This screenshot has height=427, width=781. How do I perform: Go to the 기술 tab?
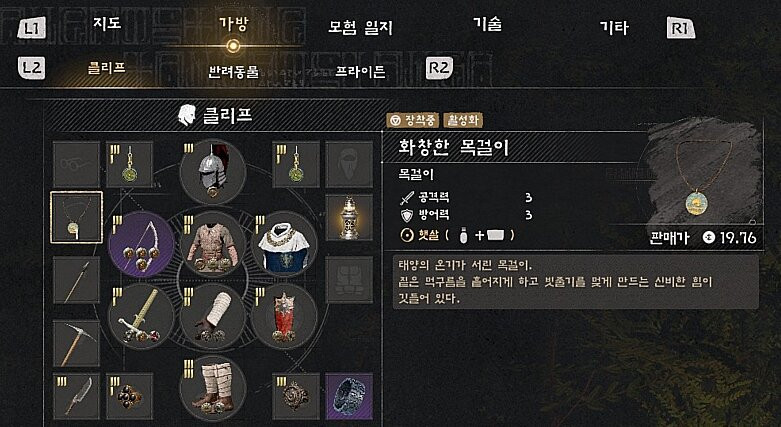[487, 23]
